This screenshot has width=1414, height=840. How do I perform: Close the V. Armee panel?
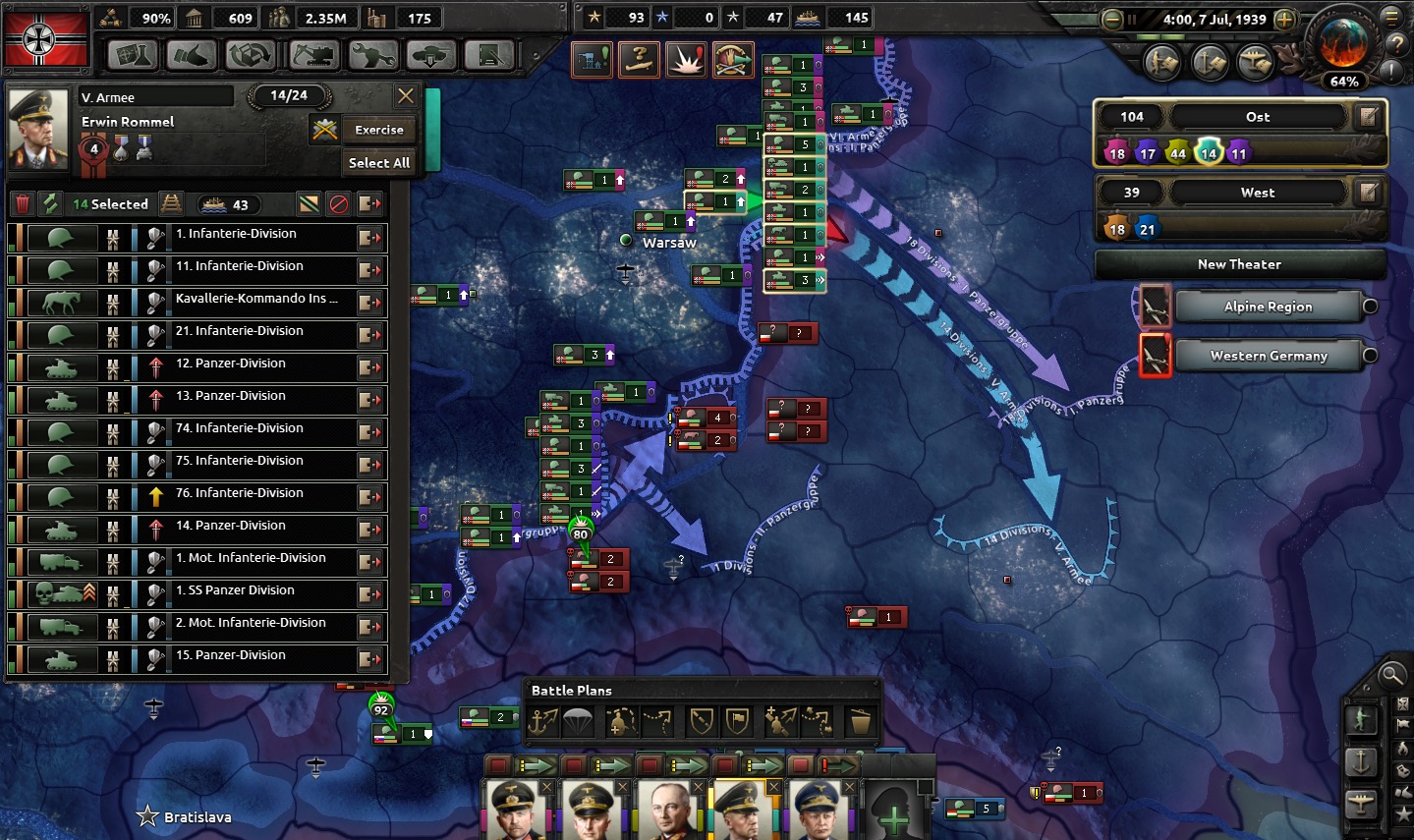(405, 96)
